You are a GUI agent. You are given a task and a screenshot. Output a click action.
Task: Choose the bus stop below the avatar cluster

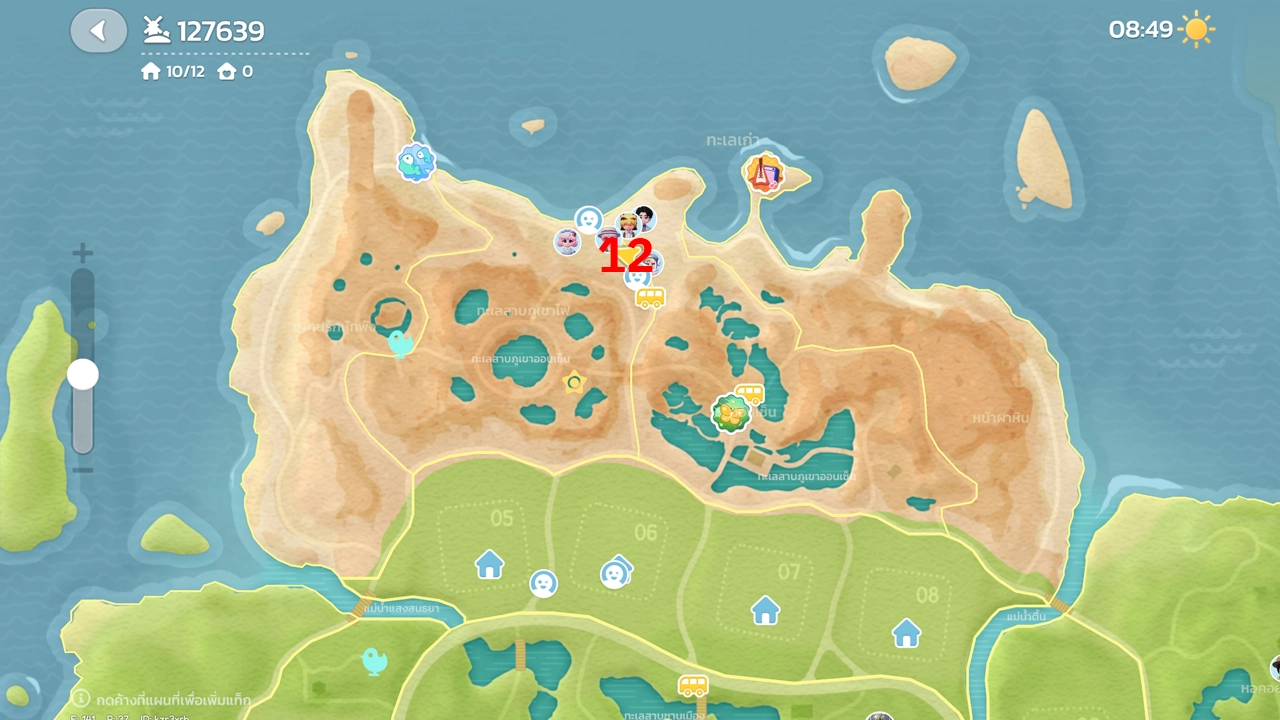point(650,298)
